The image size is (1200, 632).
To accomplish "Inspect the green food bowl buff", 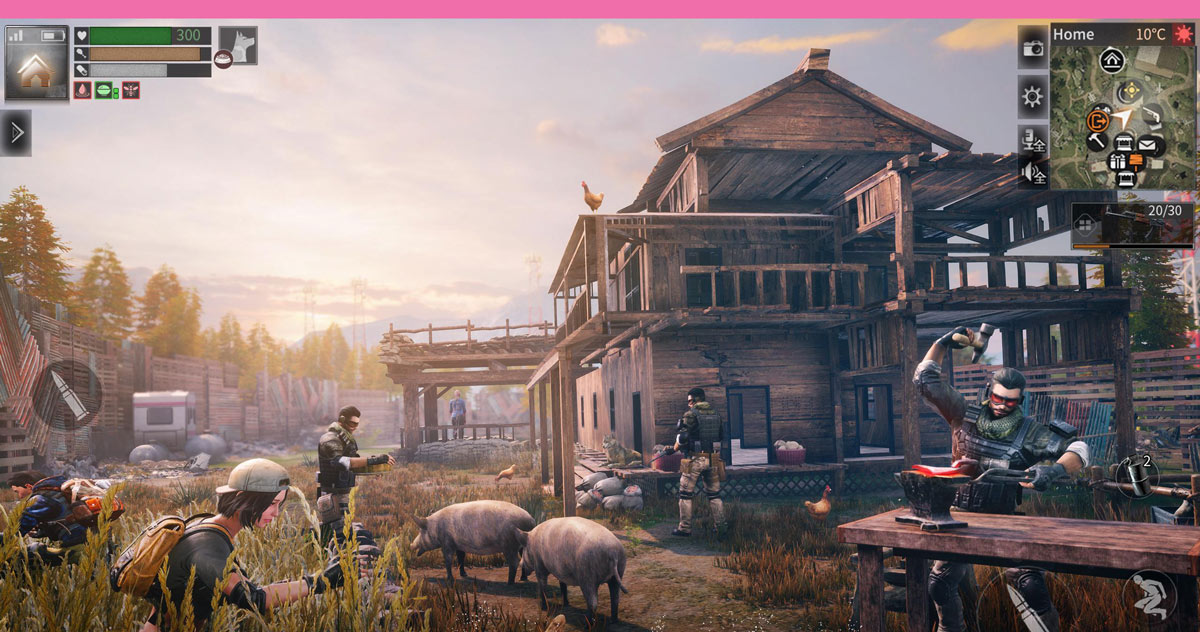I will tap(104, 90).
